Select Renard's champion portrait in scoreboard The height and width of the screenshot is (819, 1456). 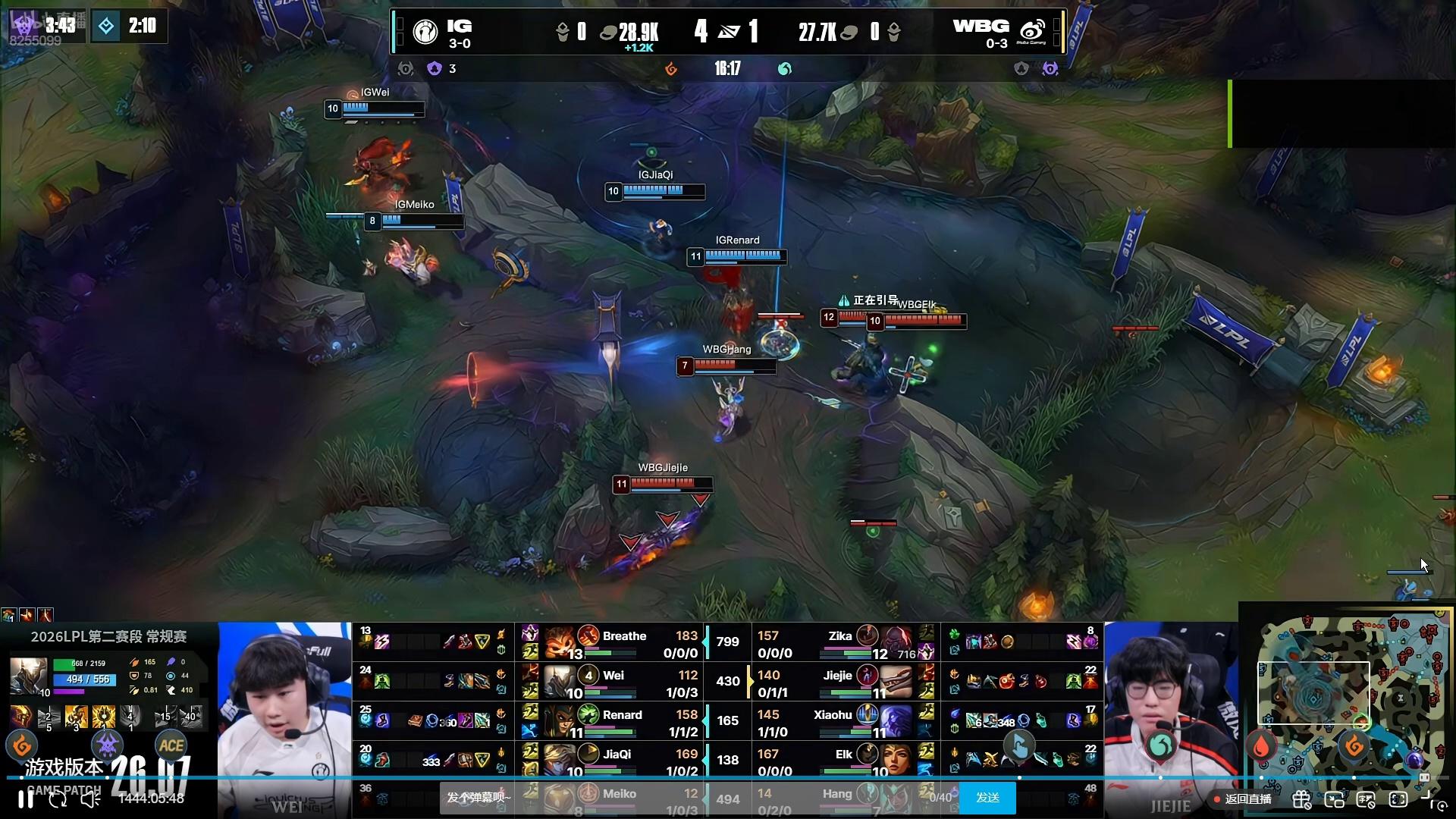(x=560, y=720)
